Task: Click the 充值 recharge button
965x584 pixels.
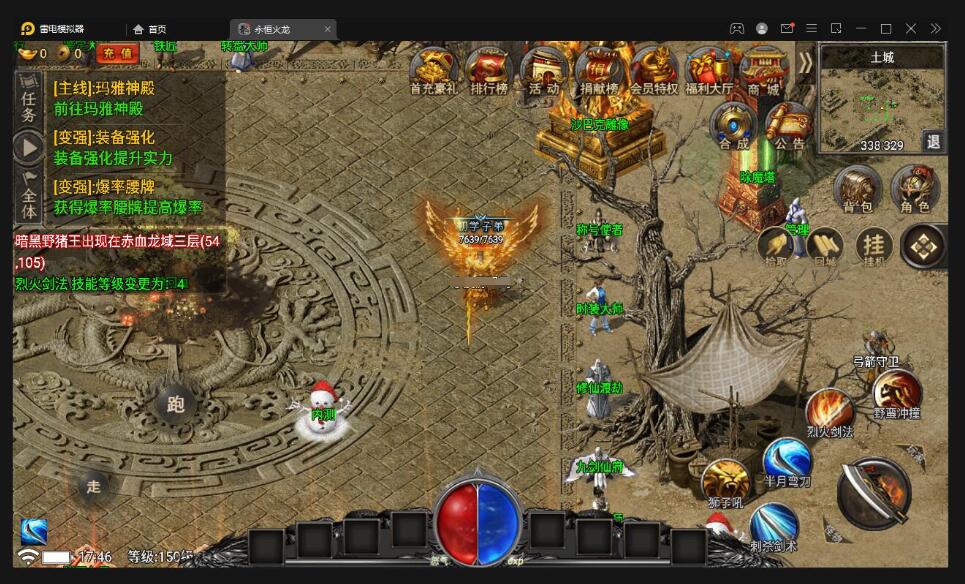Action: [118, 52]
